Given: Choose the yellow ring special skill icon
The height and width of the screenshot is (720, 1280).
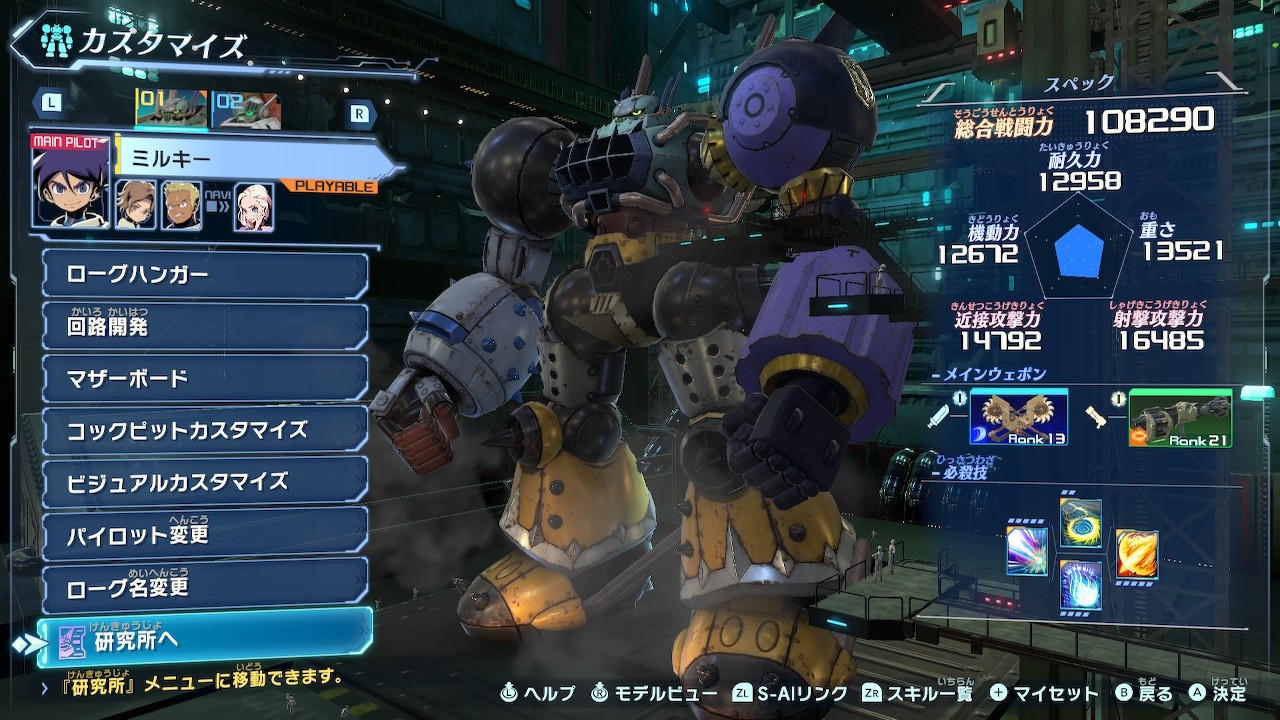Looking at the screenshot, I should (x=1080, y=523).
